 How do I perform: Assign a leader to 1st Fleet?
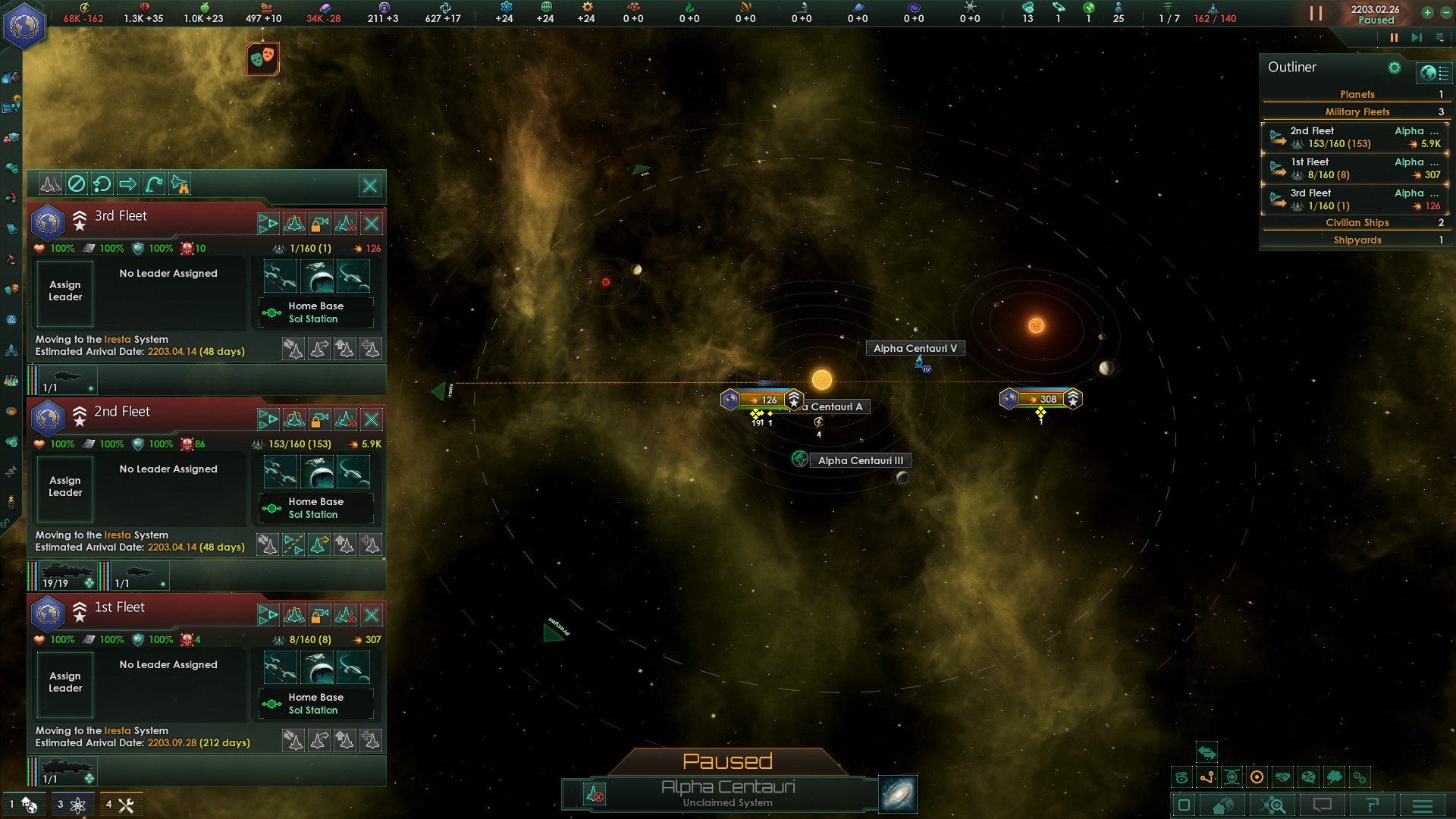(65, 682)
